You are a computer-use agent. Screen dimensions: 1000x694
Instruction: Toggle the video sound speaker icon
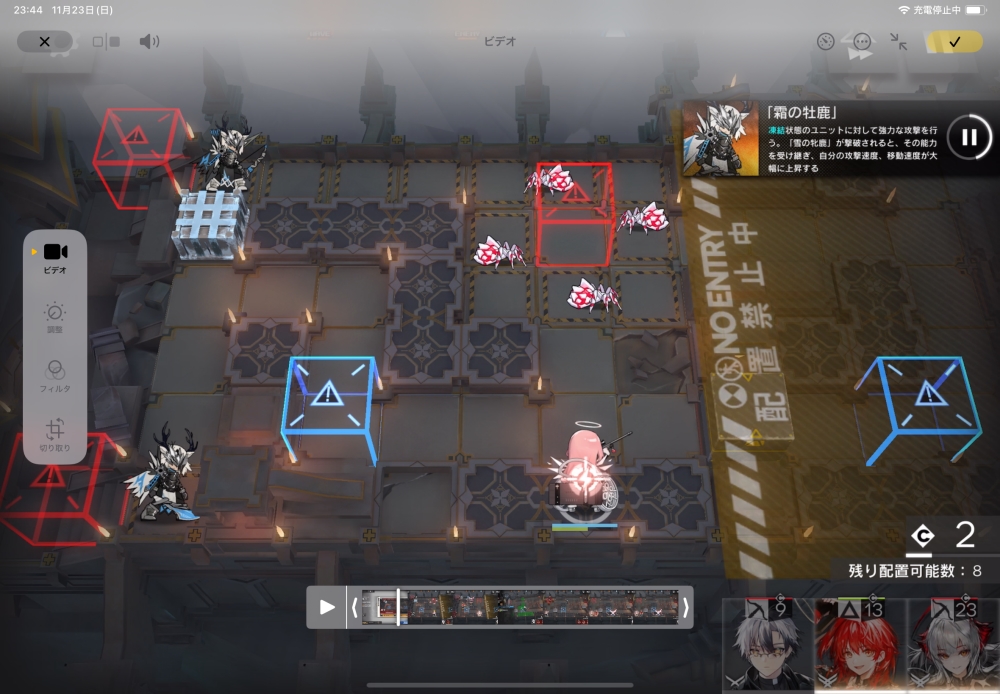coord(149,42)
